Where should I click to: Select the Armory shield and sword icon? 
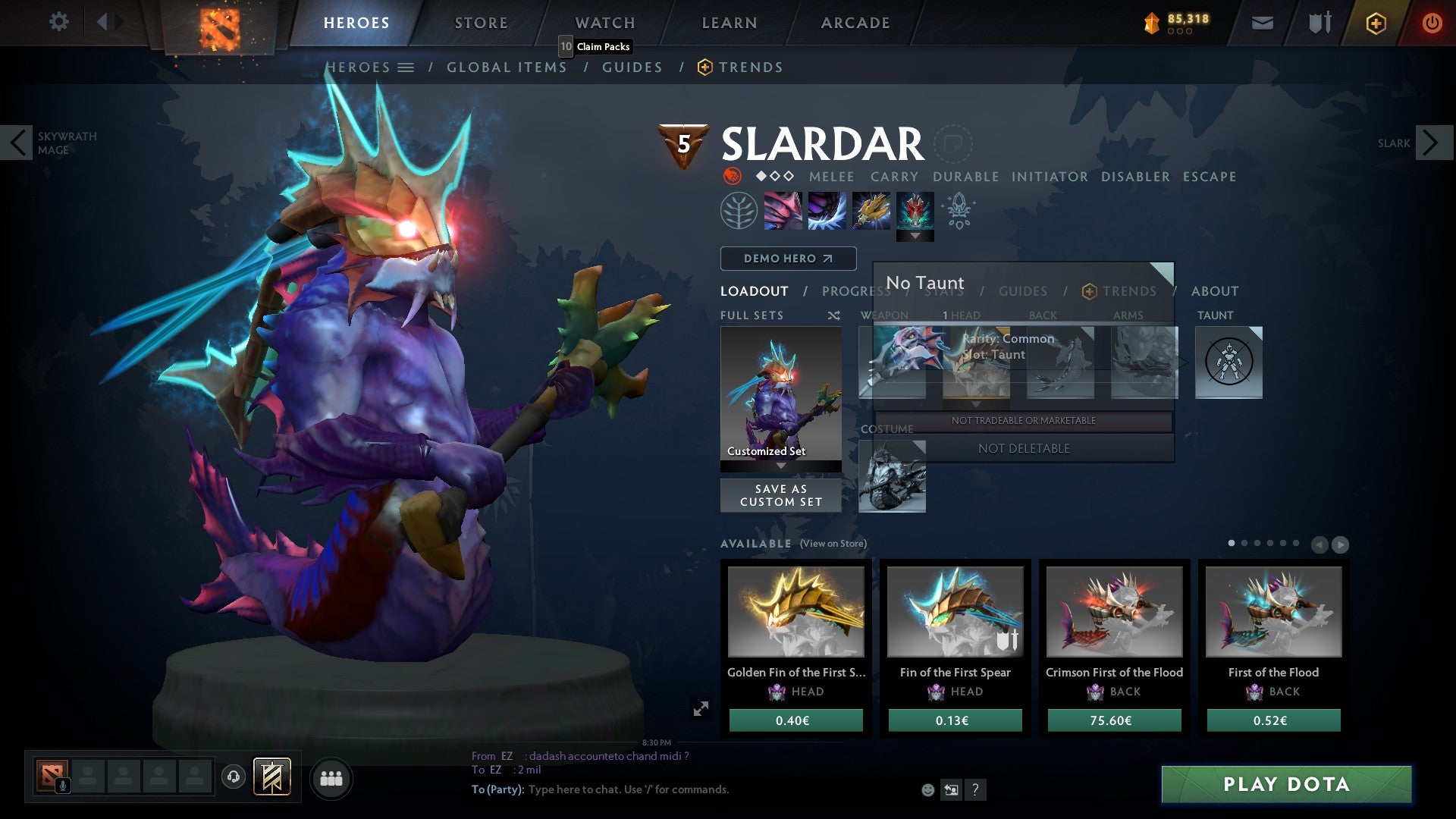[x=1319, y=23]
